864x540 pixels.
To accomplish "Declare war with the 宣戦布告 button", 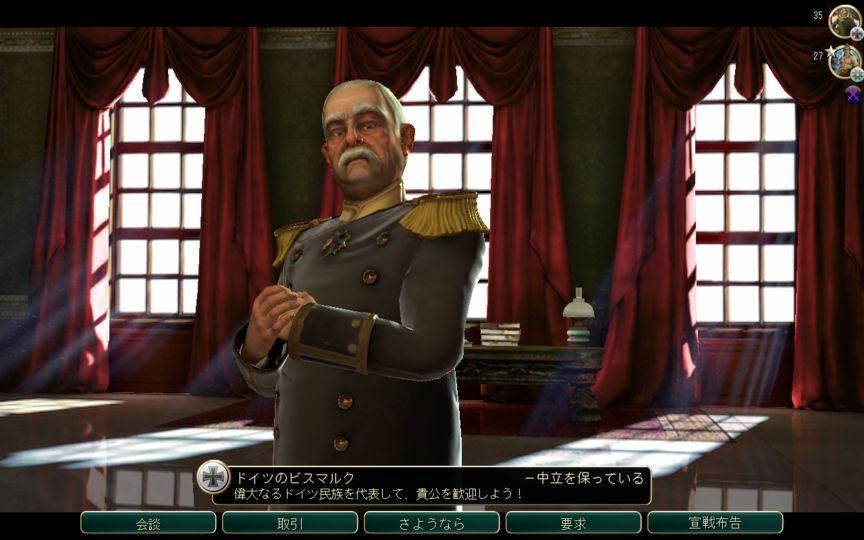I will (x=715, y=523).
